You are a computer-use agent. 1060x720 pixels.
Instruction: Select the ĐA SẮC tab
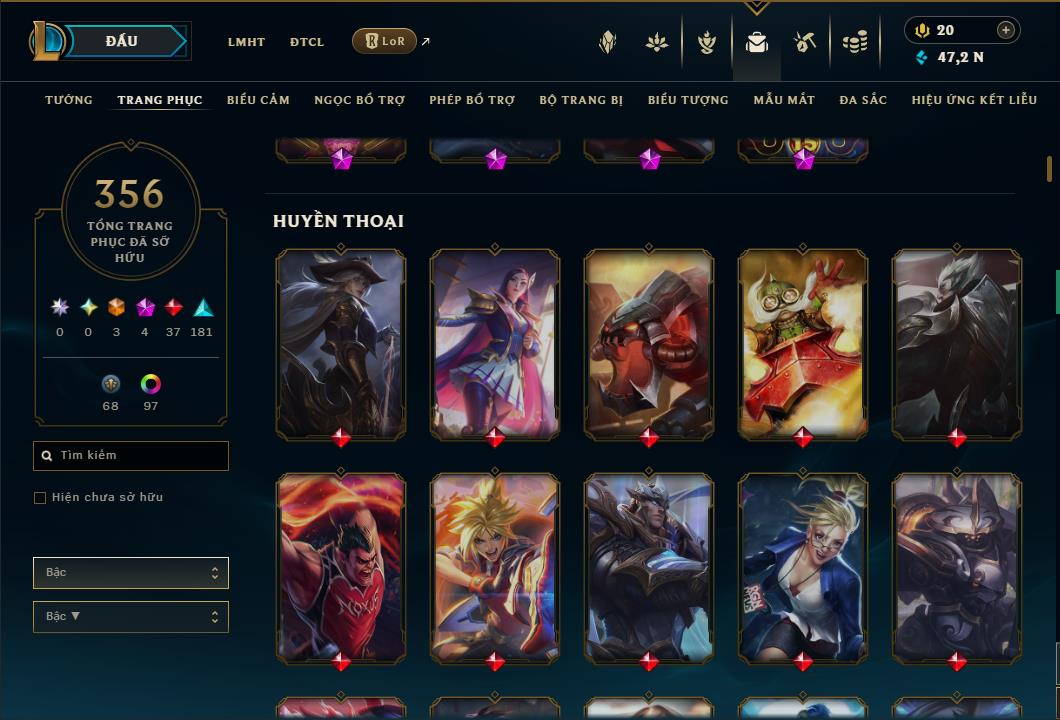(x=863, y=100)
